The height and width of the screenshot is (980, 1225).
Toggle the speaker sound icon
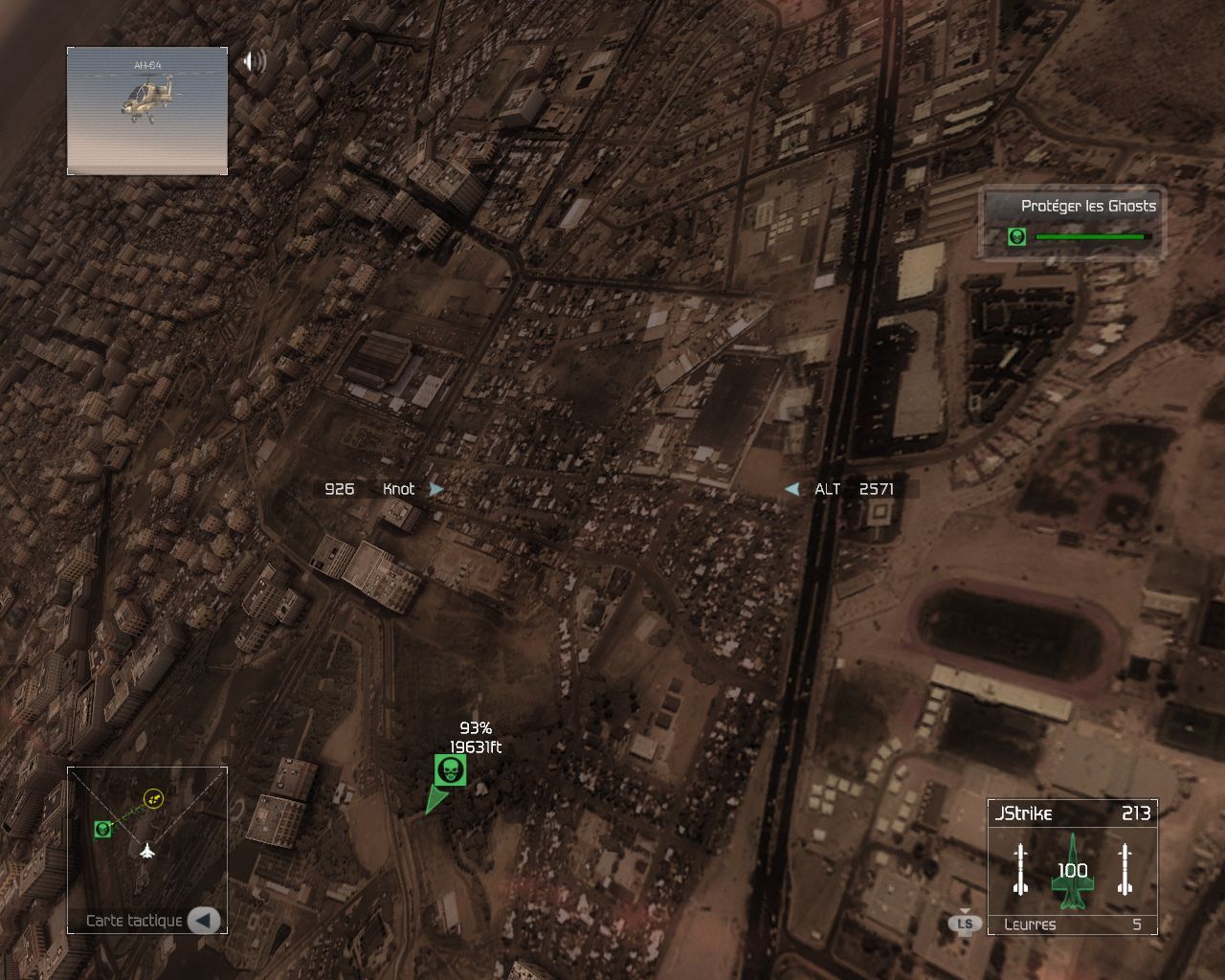pyautogui.click(x=254, y=62)
